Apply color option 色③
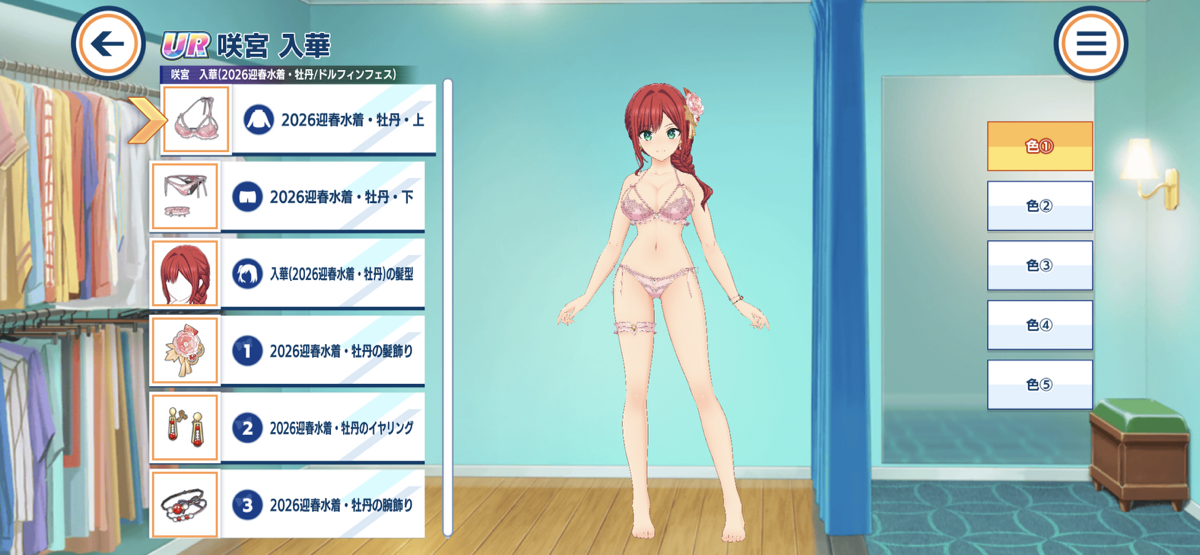The image size is (1200, 555). (1040, 265)
